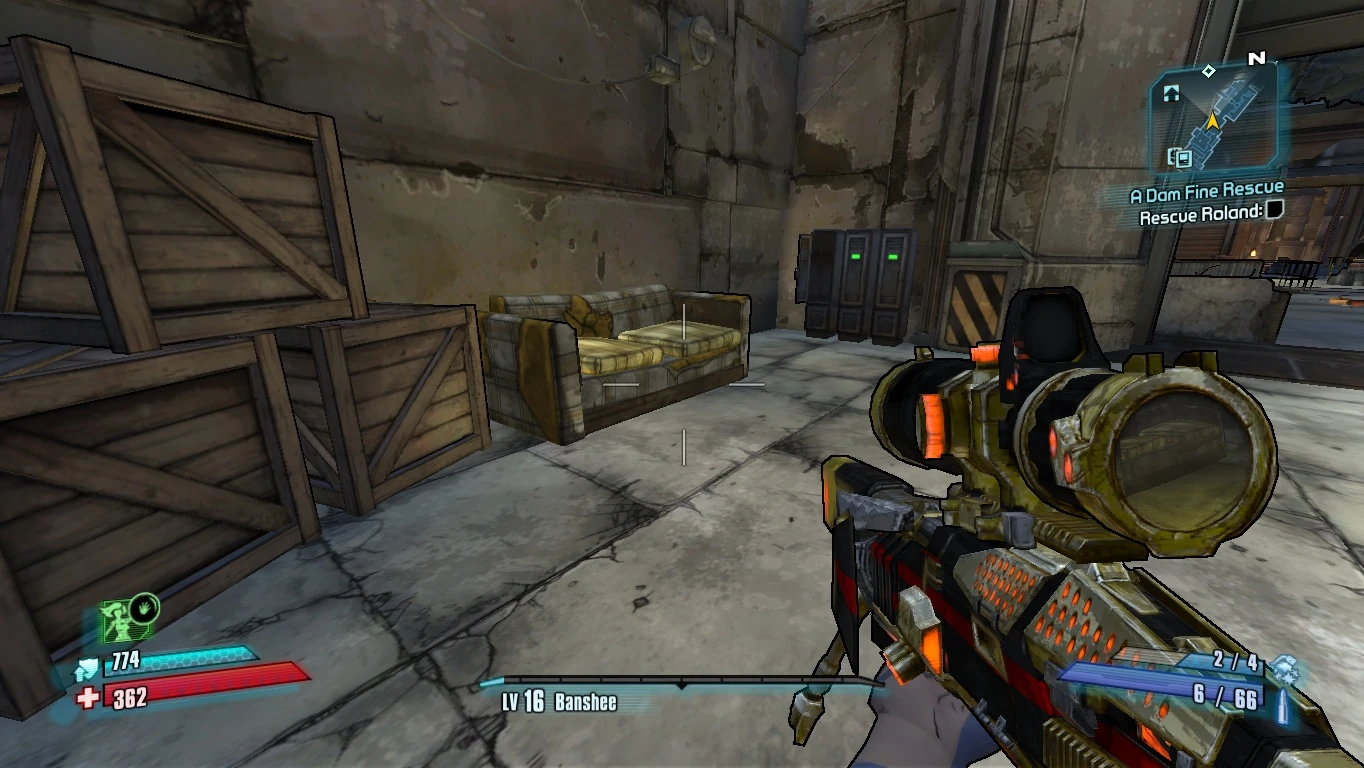
Task: Toggle the Rescue Roland objective checkbox
Action: tap(1274, 210)
